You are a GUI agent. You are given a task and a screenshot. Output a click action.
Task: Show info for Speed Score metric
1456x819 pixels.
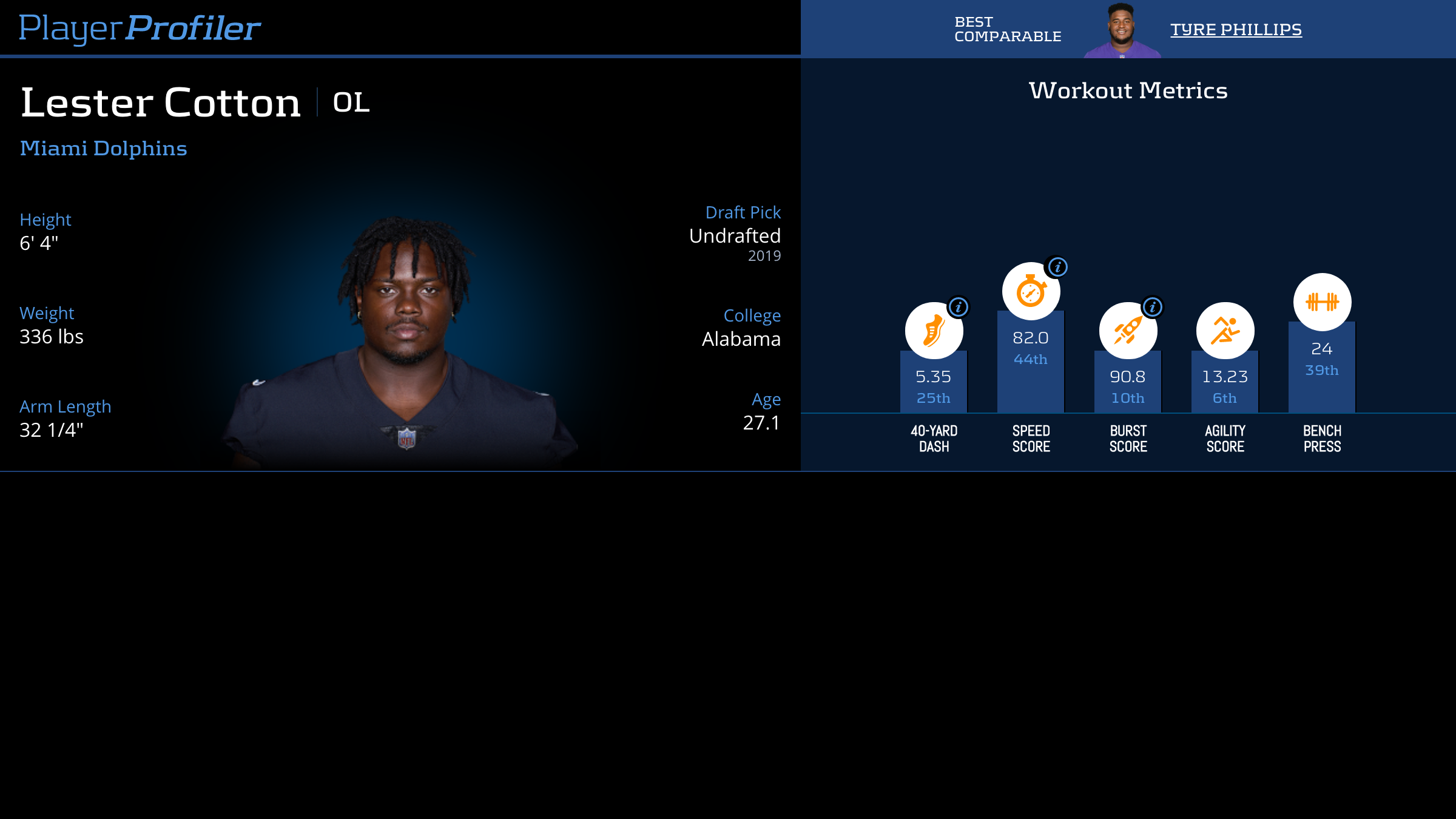1057,267
